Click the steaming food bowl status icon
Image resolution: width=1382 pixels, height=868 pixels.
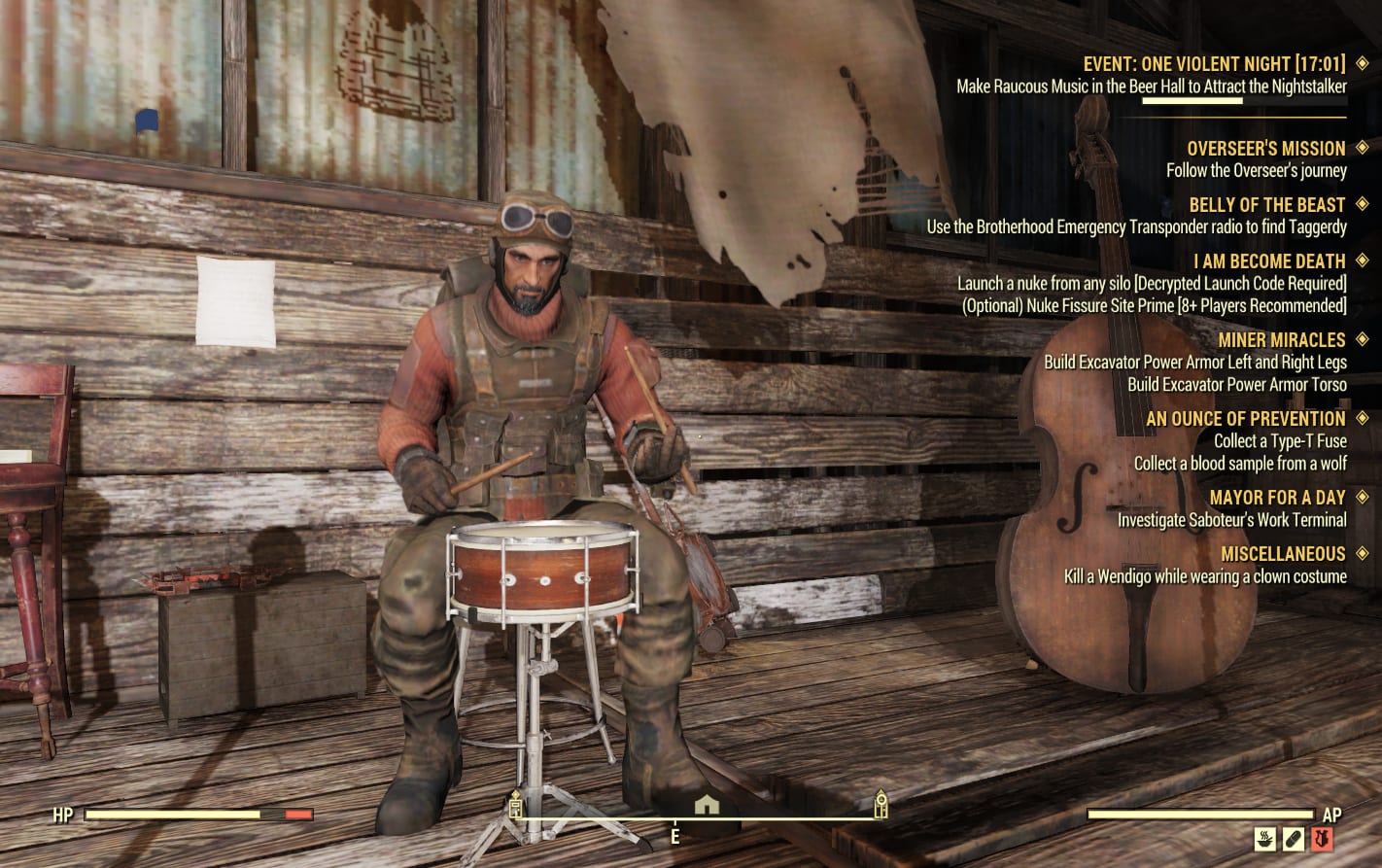1267,837
